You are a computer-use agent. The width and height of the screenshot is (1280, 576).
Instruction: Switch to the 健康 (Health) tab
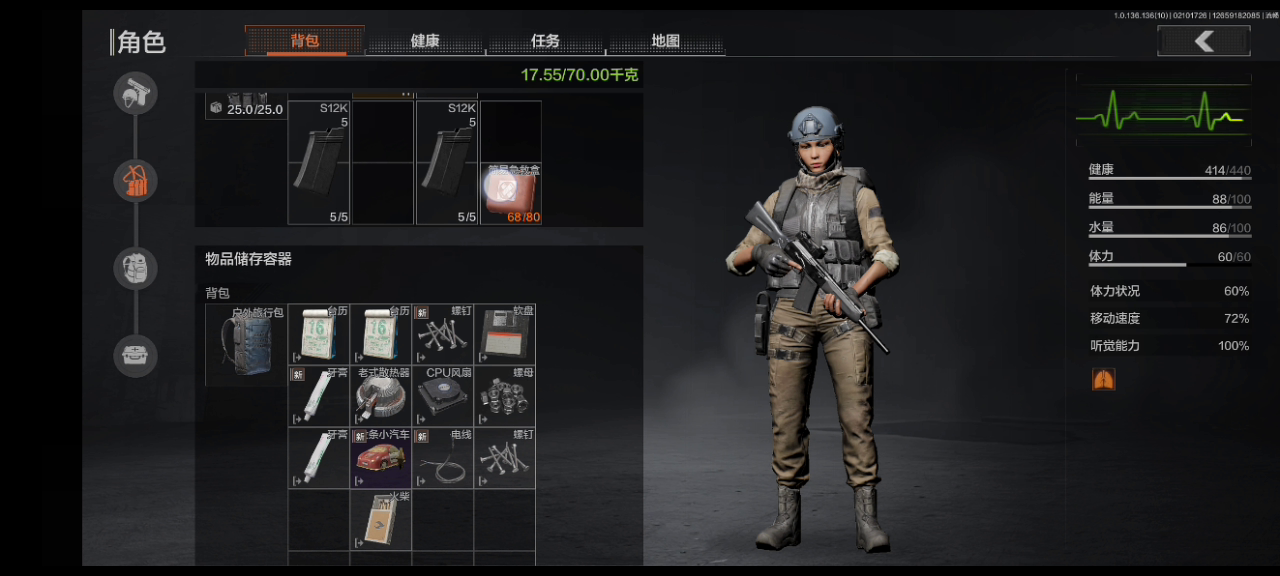(425, 41)
